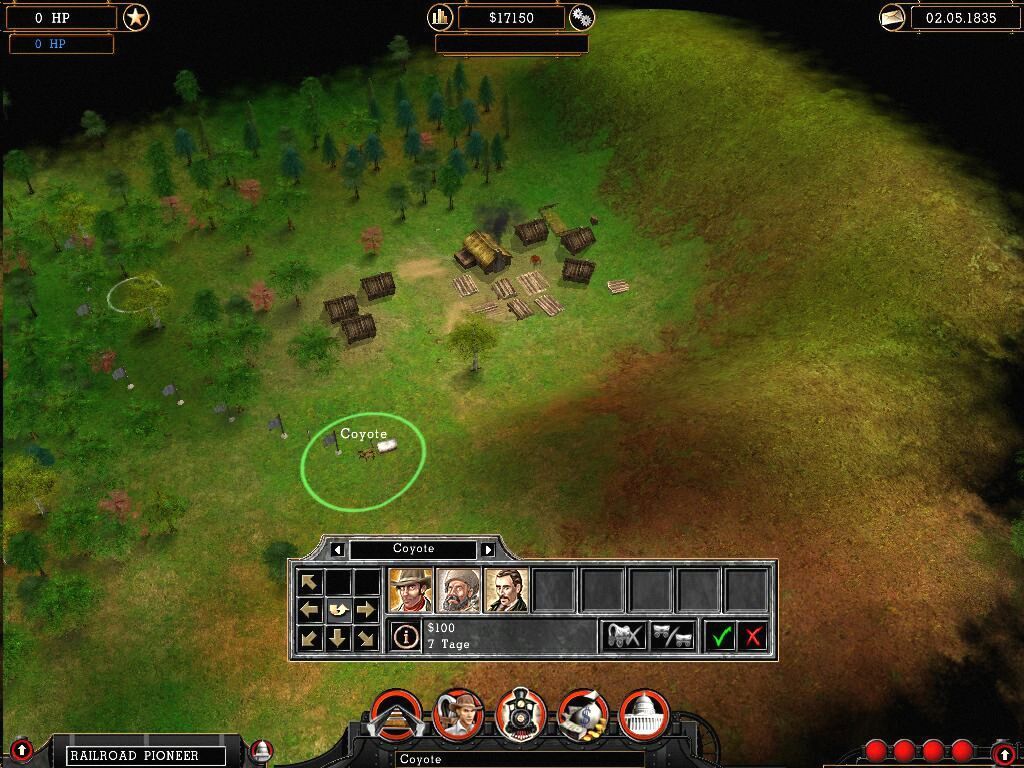Viewport: 1024px width, 768px height.
Task: Set direction to the down arrow
Action: click(339, 638)
